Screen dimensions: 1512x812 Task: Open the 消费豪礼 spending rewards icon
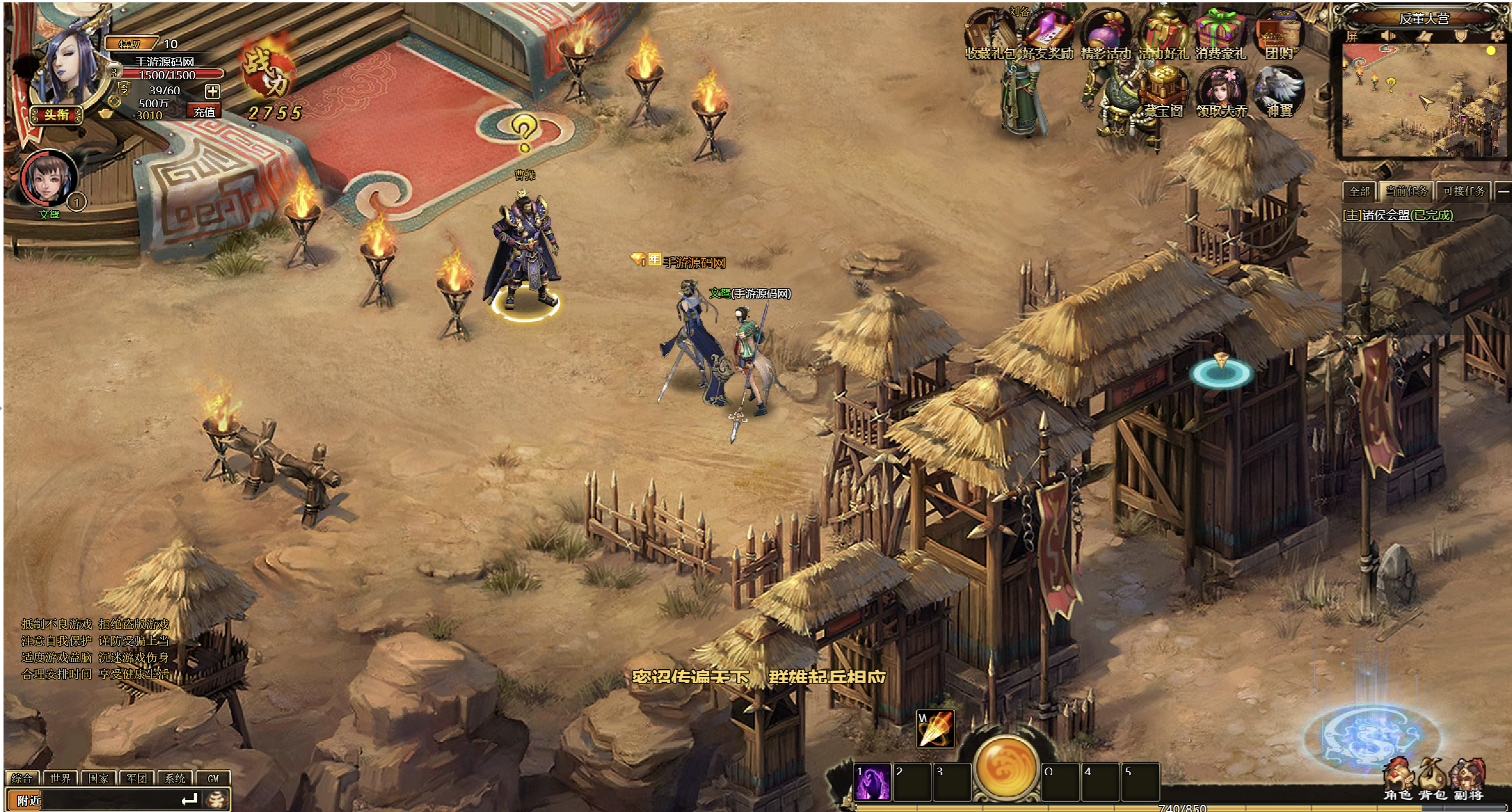coord(1220,37)
